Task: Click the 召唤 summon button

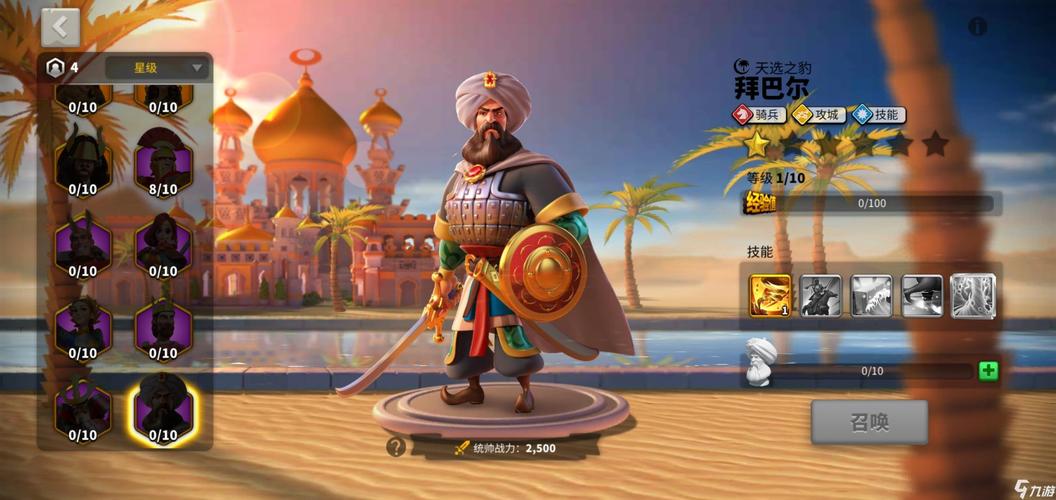Action: (868, 422)
